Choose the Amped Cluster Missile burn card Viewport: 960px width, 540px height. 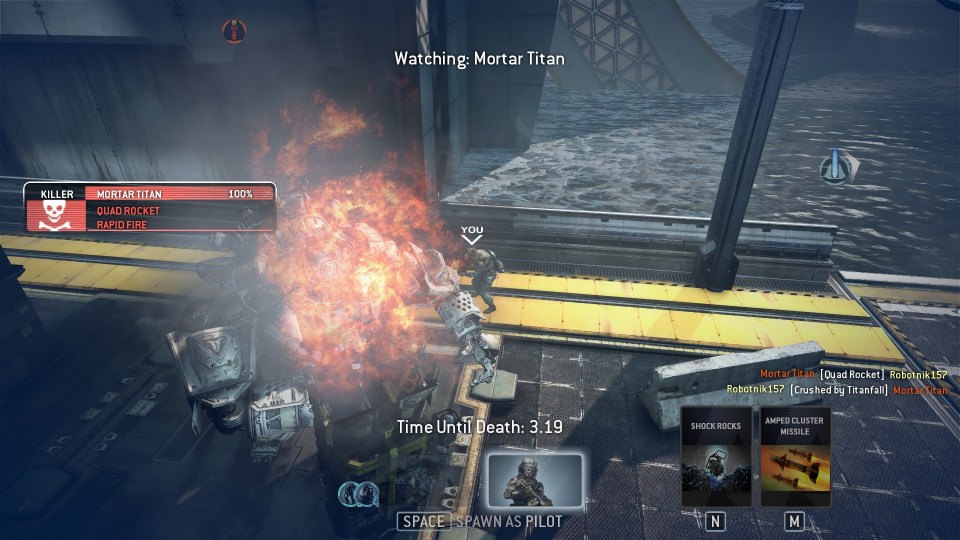pyautogui.click(x=795, y=457)
